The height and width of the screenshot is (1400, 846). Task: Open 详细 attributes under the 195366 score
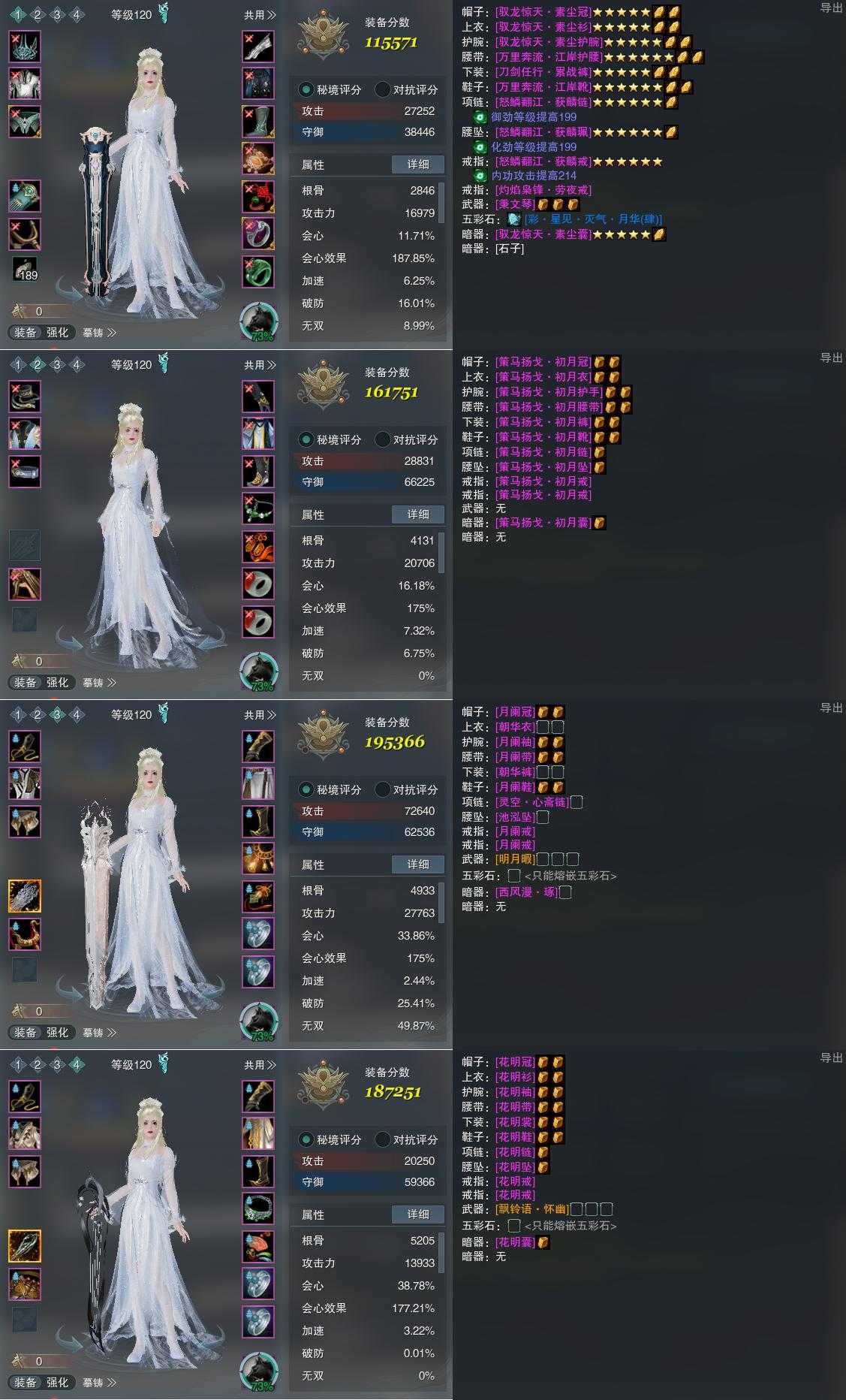418,864
